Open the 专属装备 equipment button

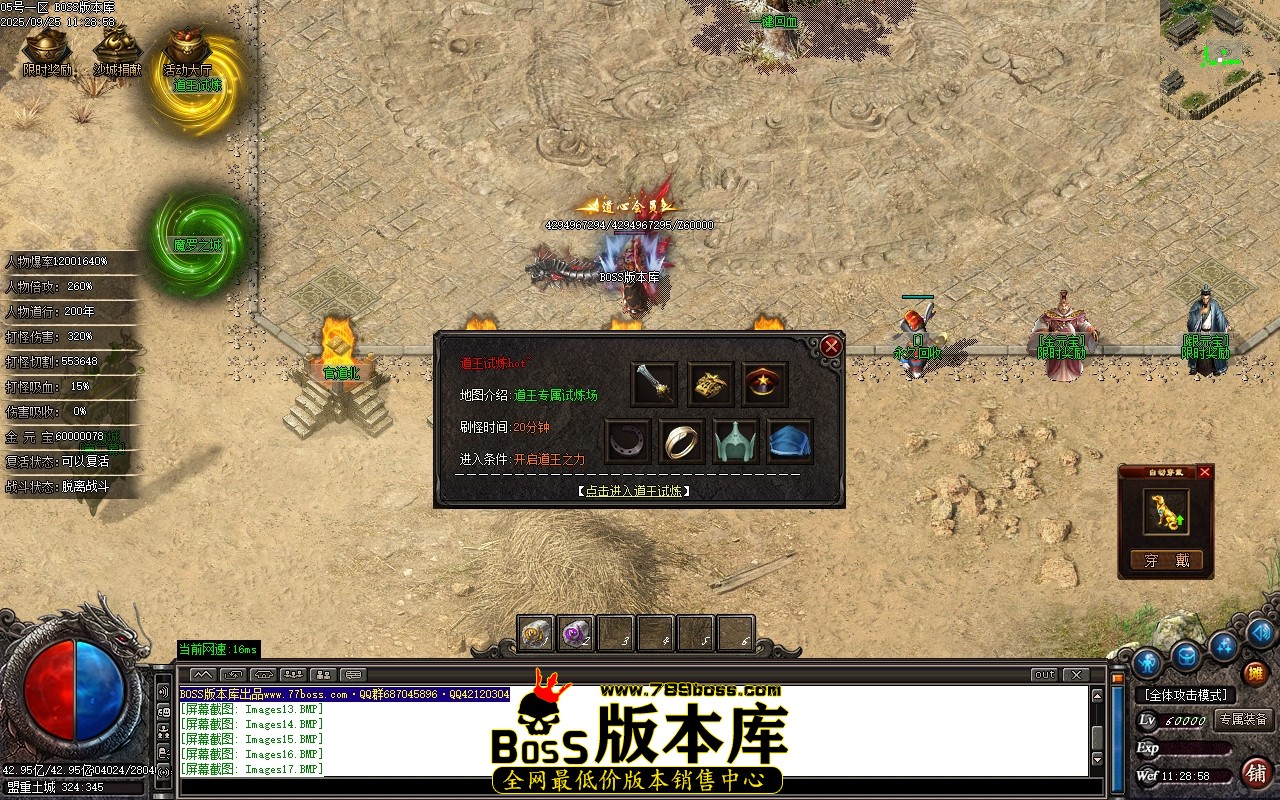pyautogui.click(x=1244, y=719)
